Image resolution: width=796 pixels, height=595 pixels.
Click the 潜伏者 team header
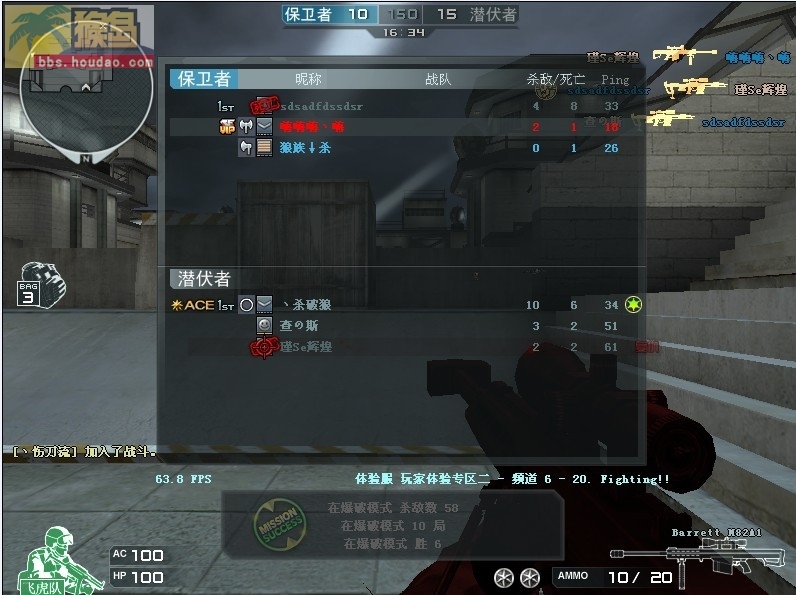tap(204, 279)
